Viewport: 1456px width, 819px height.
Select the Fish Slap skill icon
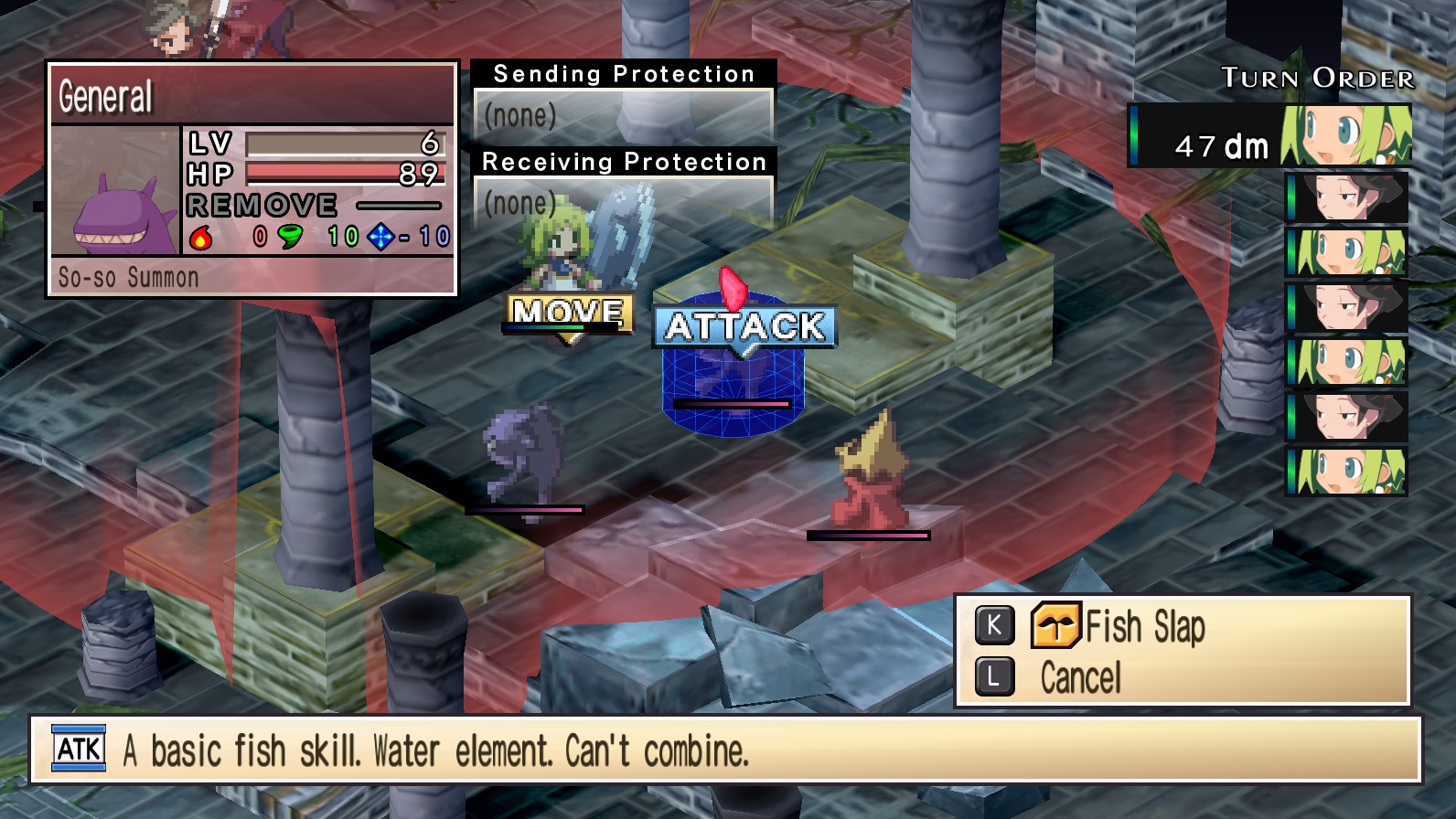pos(1057,627)
